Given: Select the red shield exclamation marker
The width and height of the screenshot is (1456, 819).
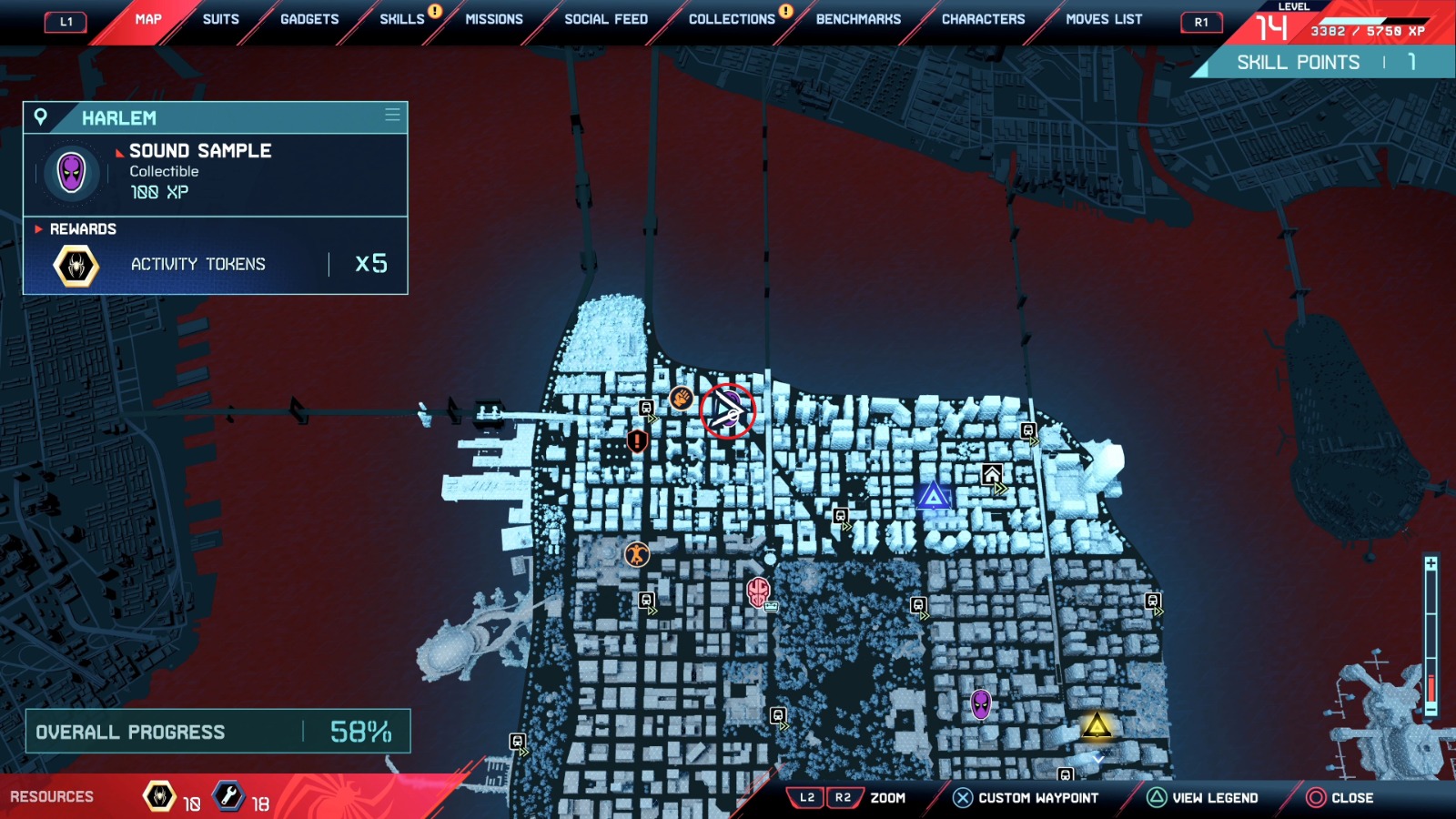Looking at the screenshot, I should click(x=638, y=441).
